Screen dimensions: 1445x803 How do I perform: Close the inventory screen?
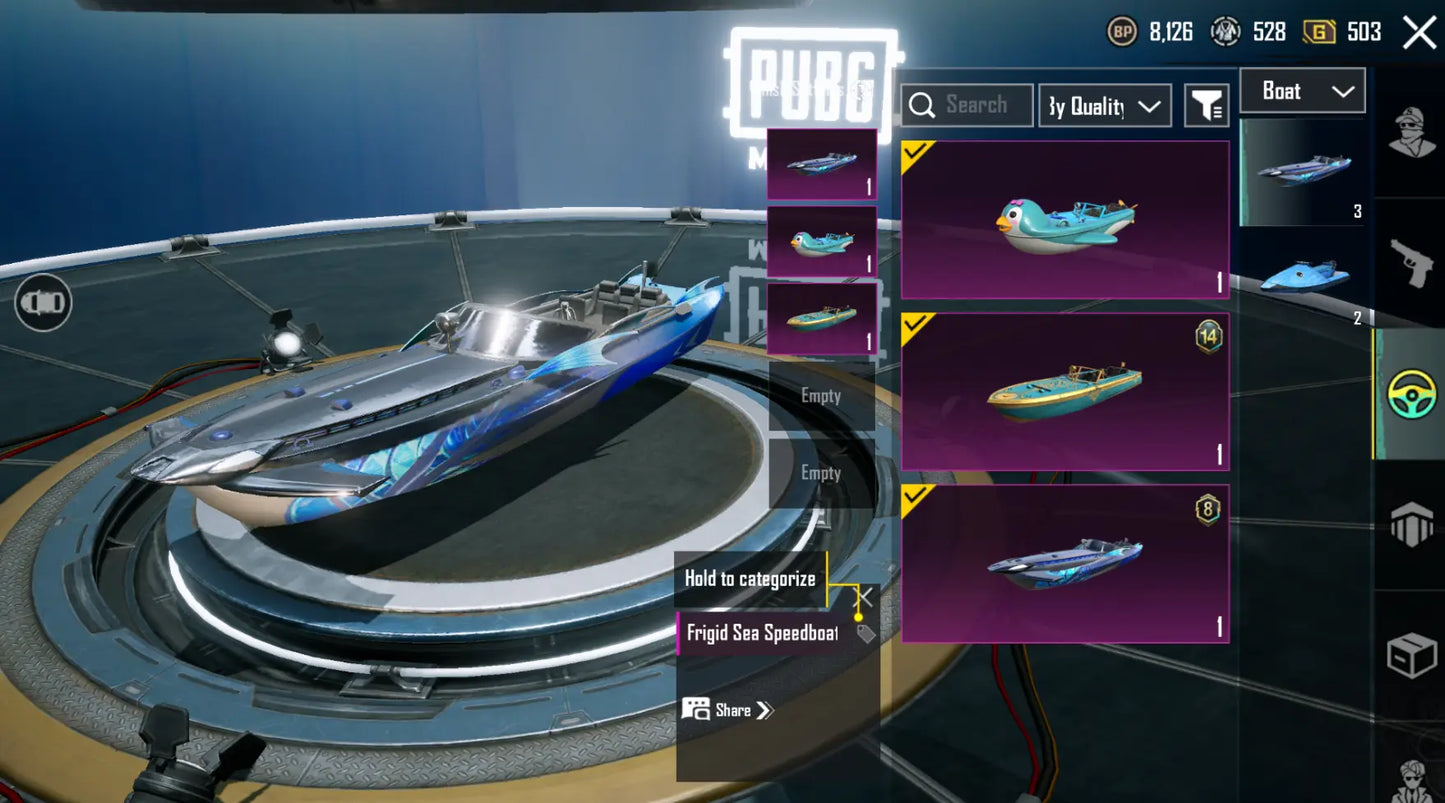(x=1419, y=32)
